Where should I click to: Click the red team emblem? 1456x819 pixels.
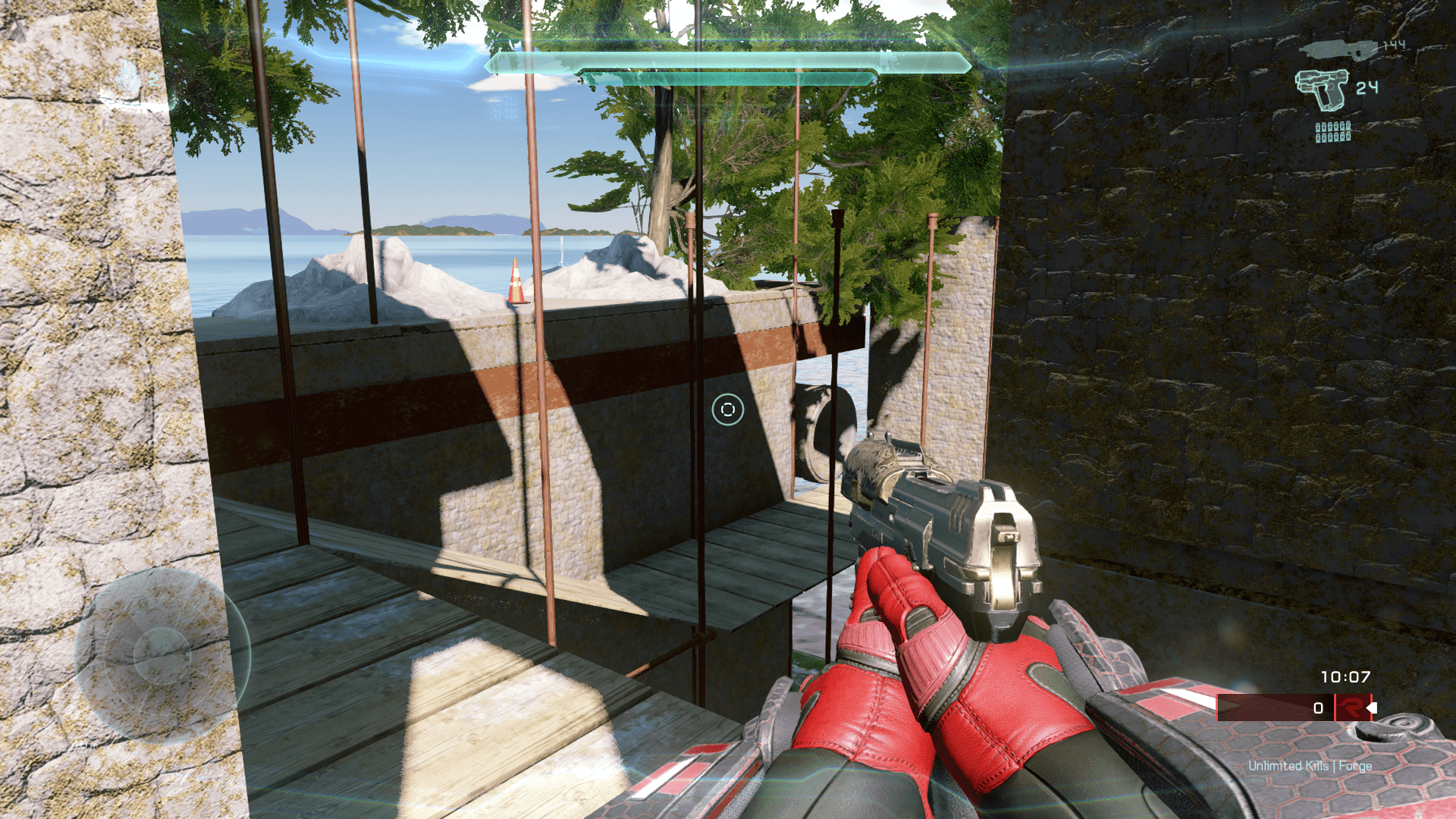point(1351,708)
